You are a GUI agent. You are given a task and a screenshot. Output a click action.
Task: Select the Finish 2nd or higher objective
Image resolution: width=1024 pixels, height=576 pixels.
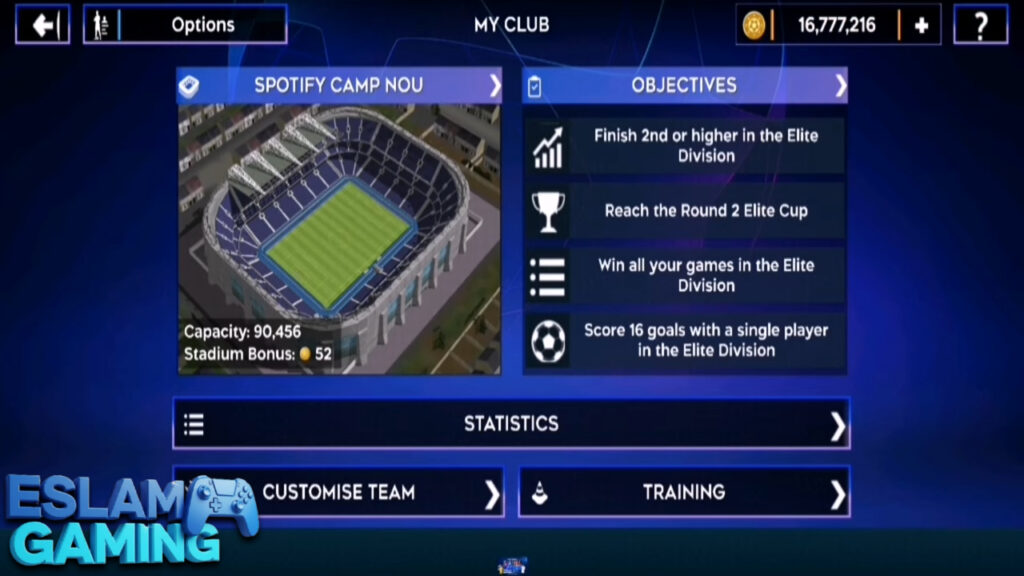pos(685,146)
